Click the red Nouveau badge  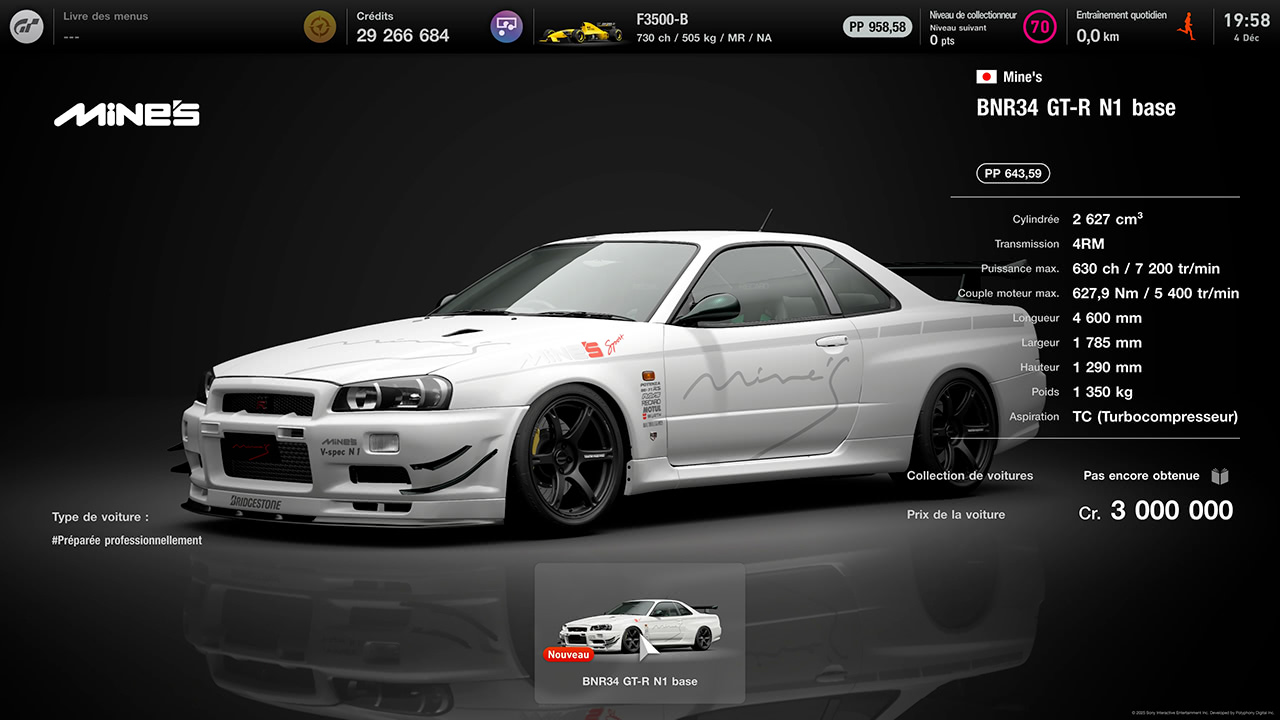tap(568, 655)
